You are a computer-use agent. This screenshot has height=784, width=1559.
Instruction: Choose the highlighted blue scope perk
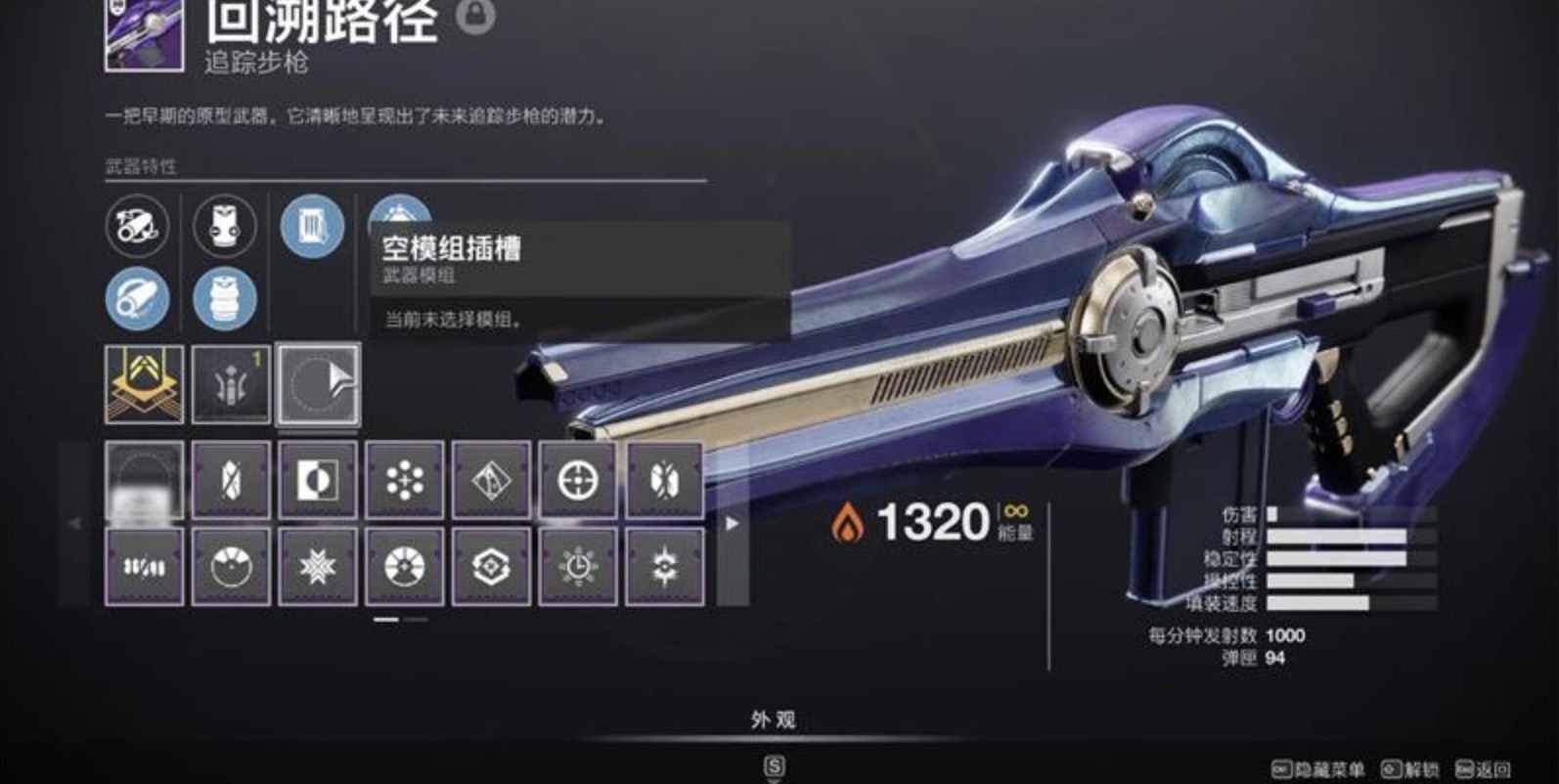pos(137,298)
